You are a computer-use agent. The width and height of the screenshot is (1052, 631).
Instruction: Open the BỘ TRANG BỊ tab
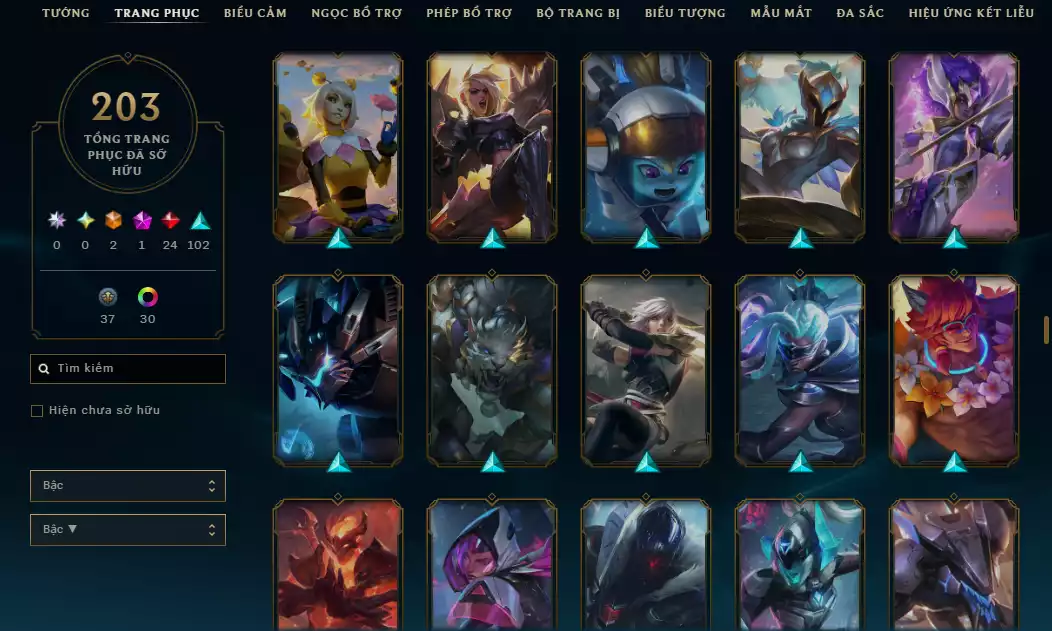tap(578, 13)
